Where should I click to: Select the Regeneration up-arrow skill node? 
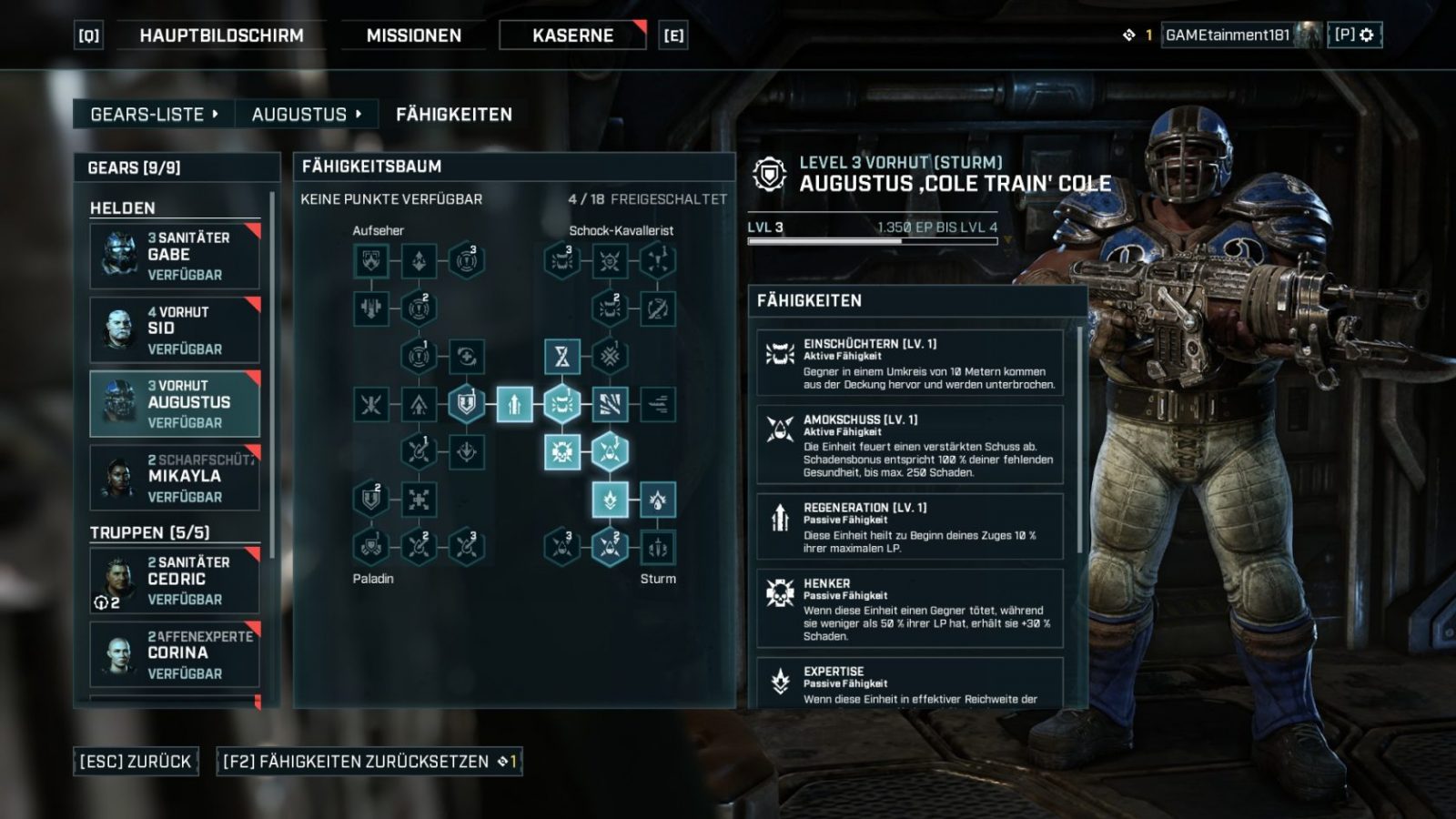point(514,404)
